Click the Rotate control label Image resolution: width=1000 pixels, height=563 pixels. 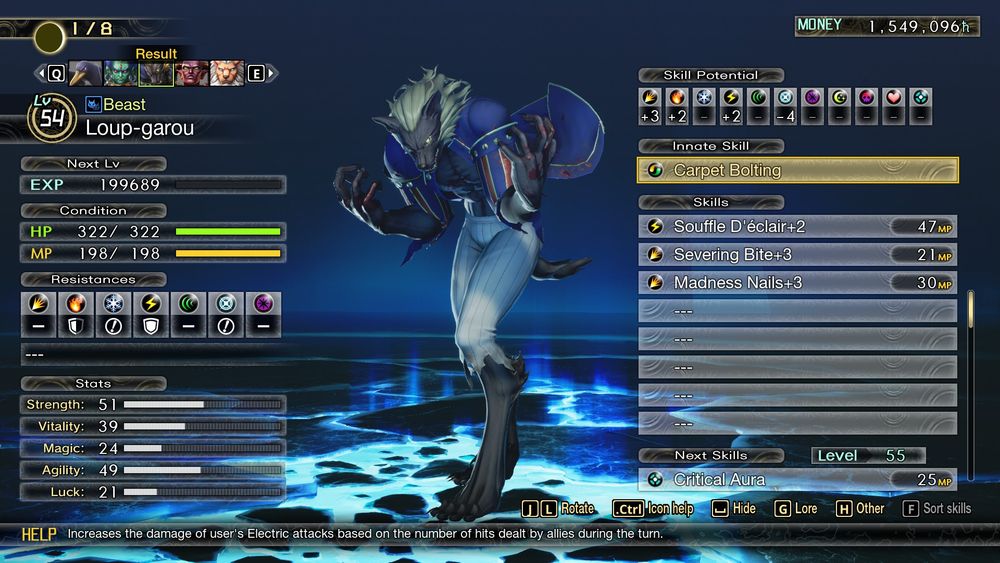coord(577,508)
